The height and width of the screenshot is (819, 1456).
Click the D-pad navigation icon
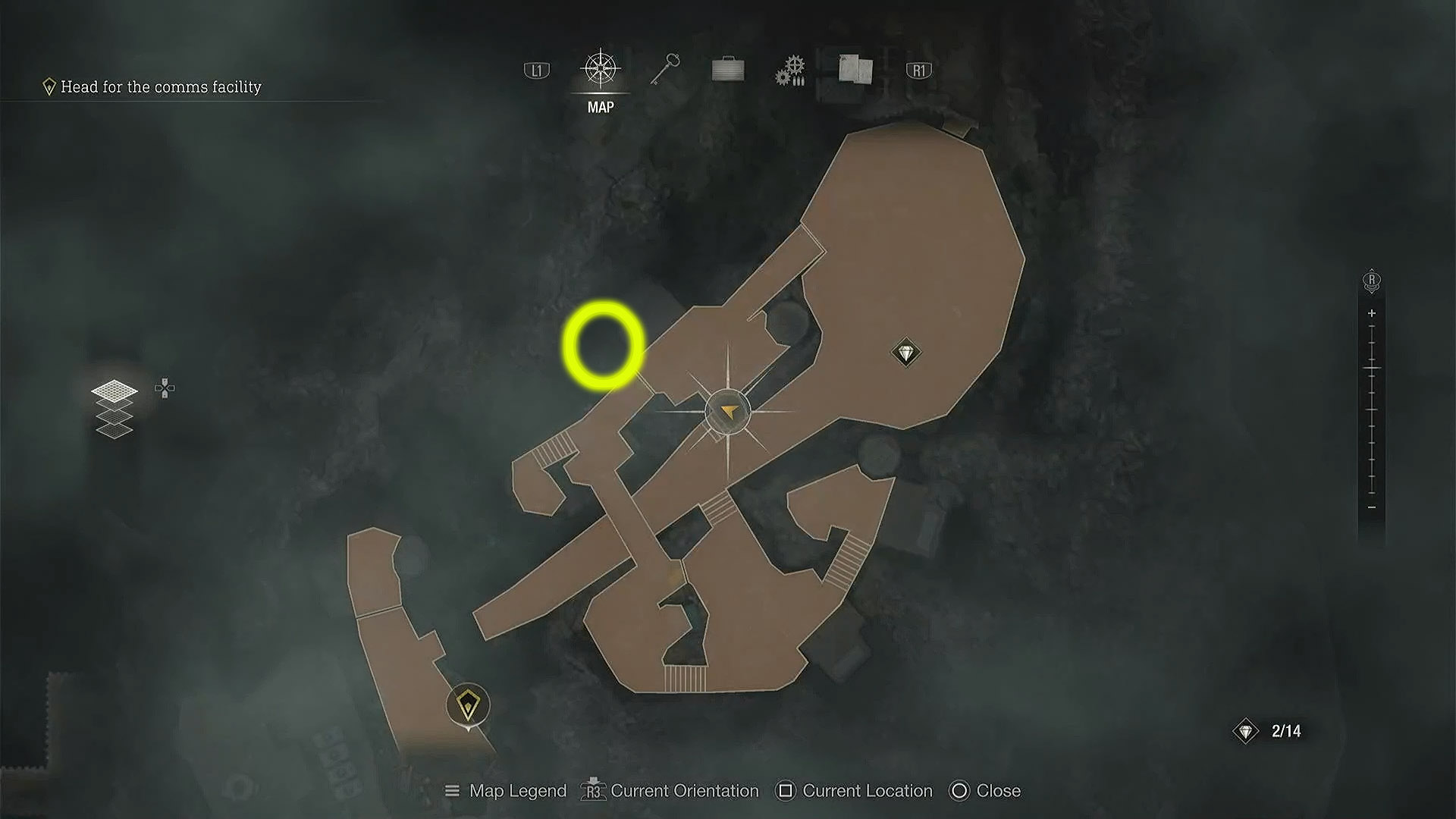165,388
